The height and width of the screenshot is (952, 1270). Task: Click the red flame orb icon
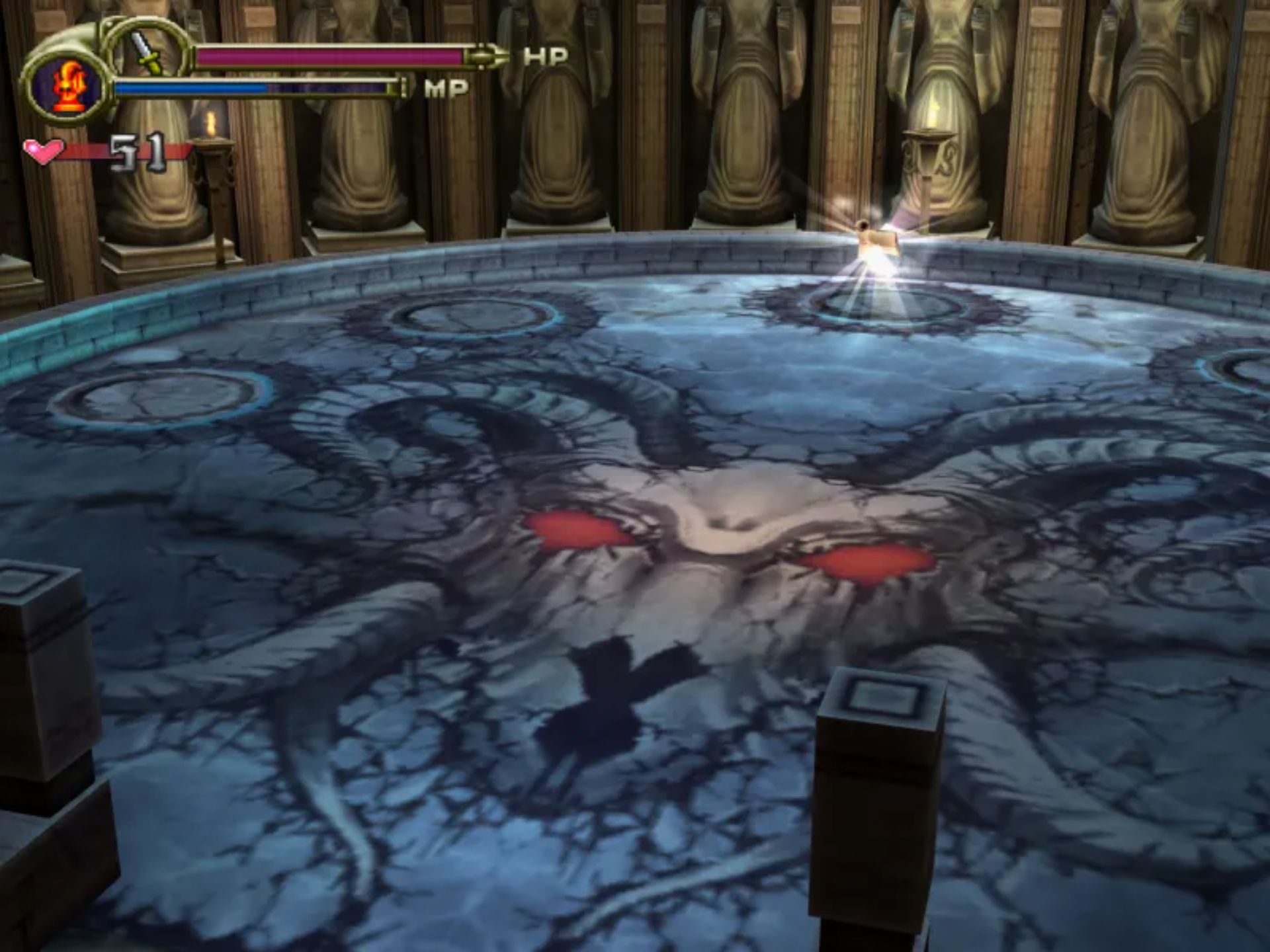(68, 86)
